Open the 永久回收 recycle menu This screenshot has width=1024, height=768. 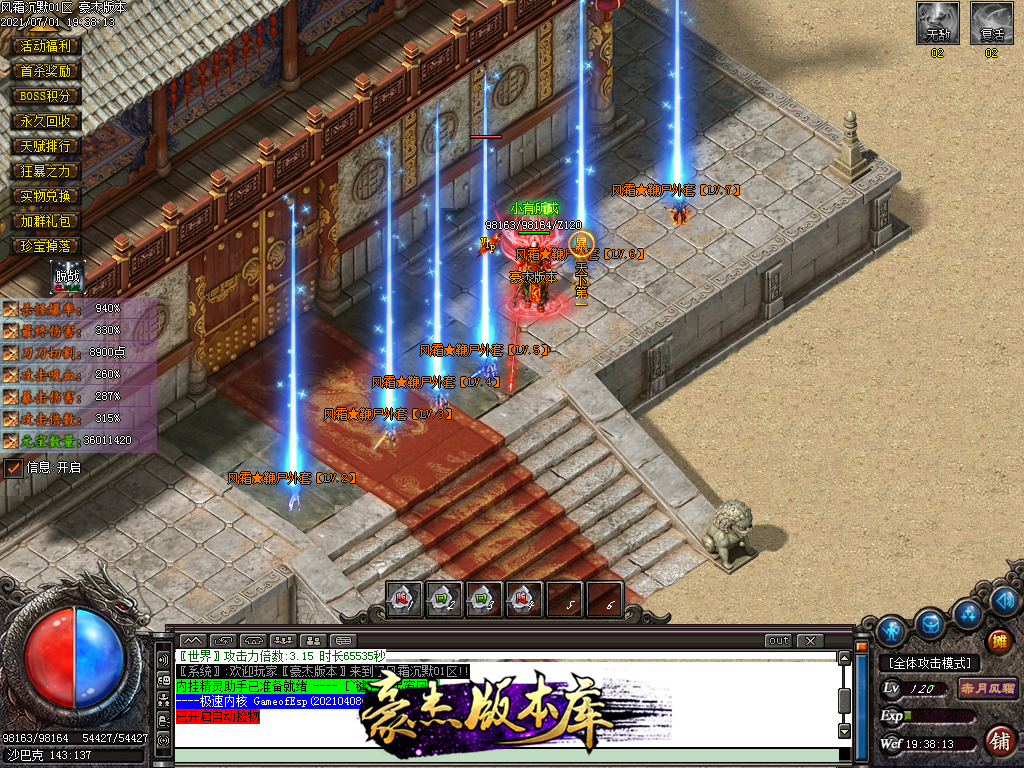(46, 121)
